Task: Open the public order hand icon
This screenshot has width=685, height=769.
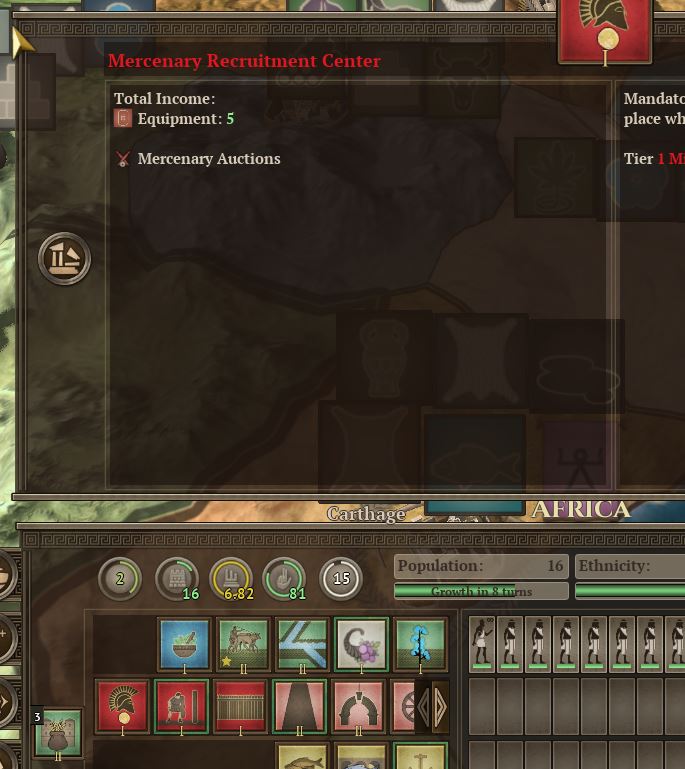Action: pos(283,578)
